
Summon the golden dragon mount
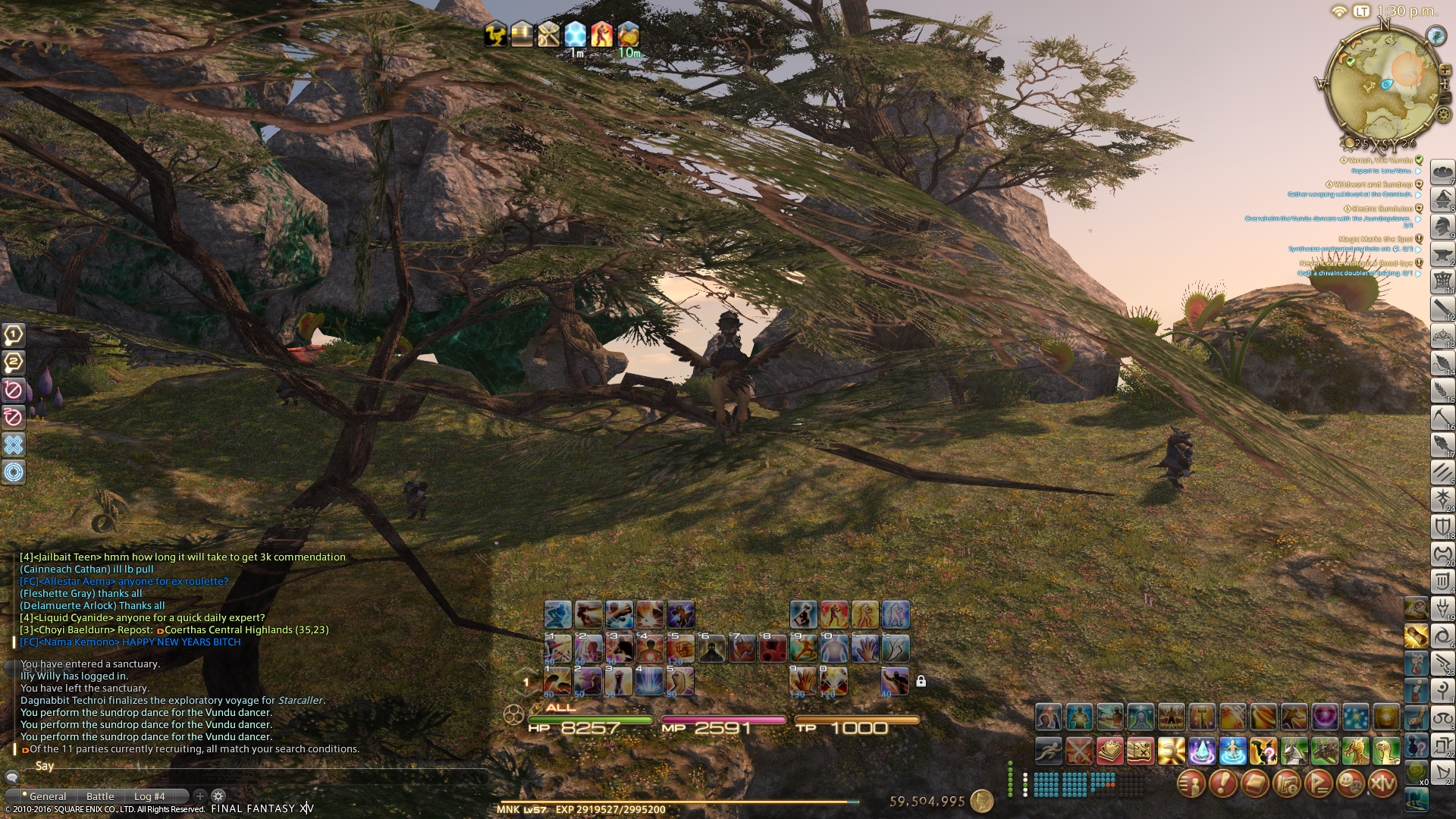(x=1355, y=751)
